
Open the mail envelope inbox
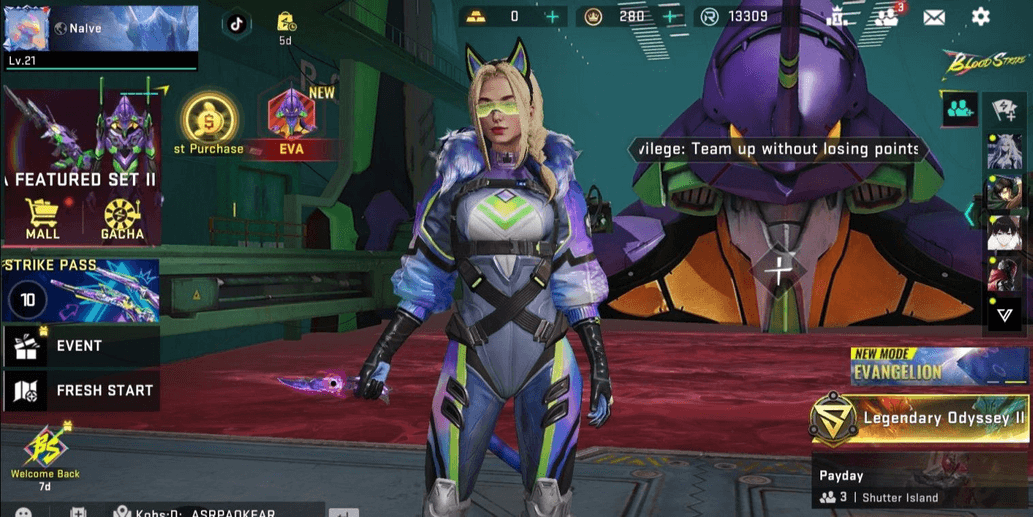[x=934, y=17]
